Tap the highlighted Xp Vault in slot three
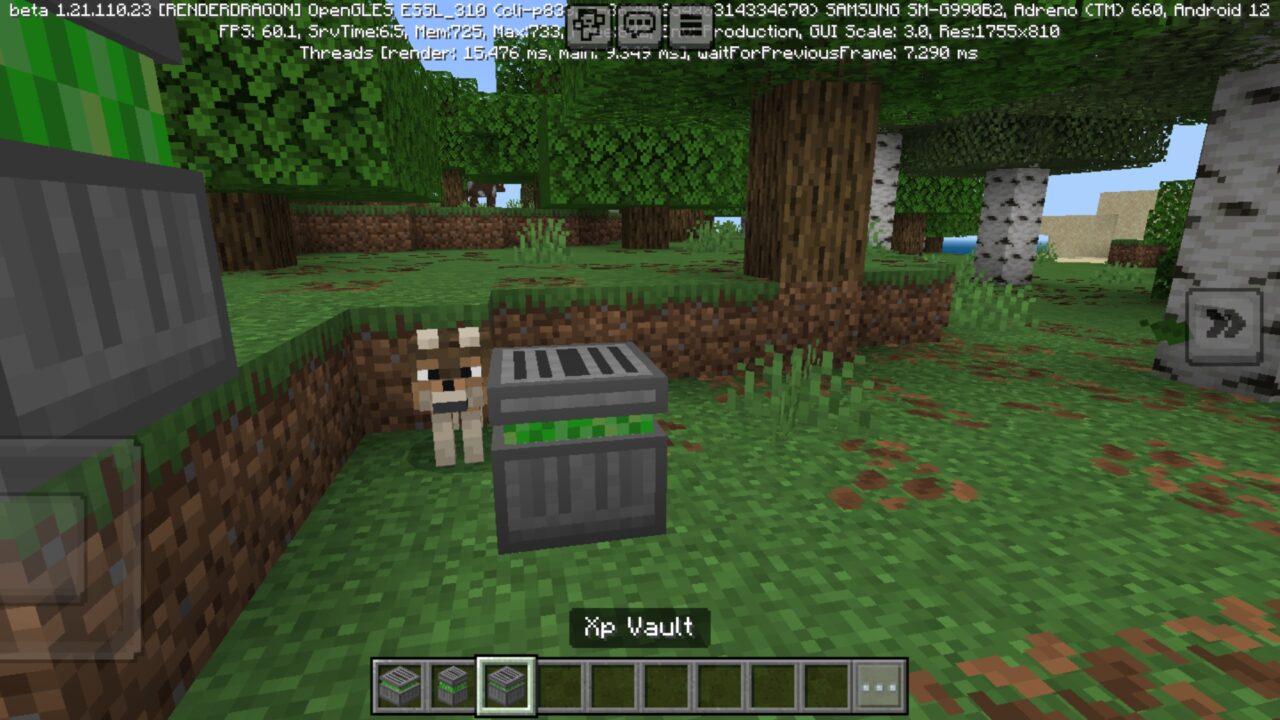 click(506, 685)
